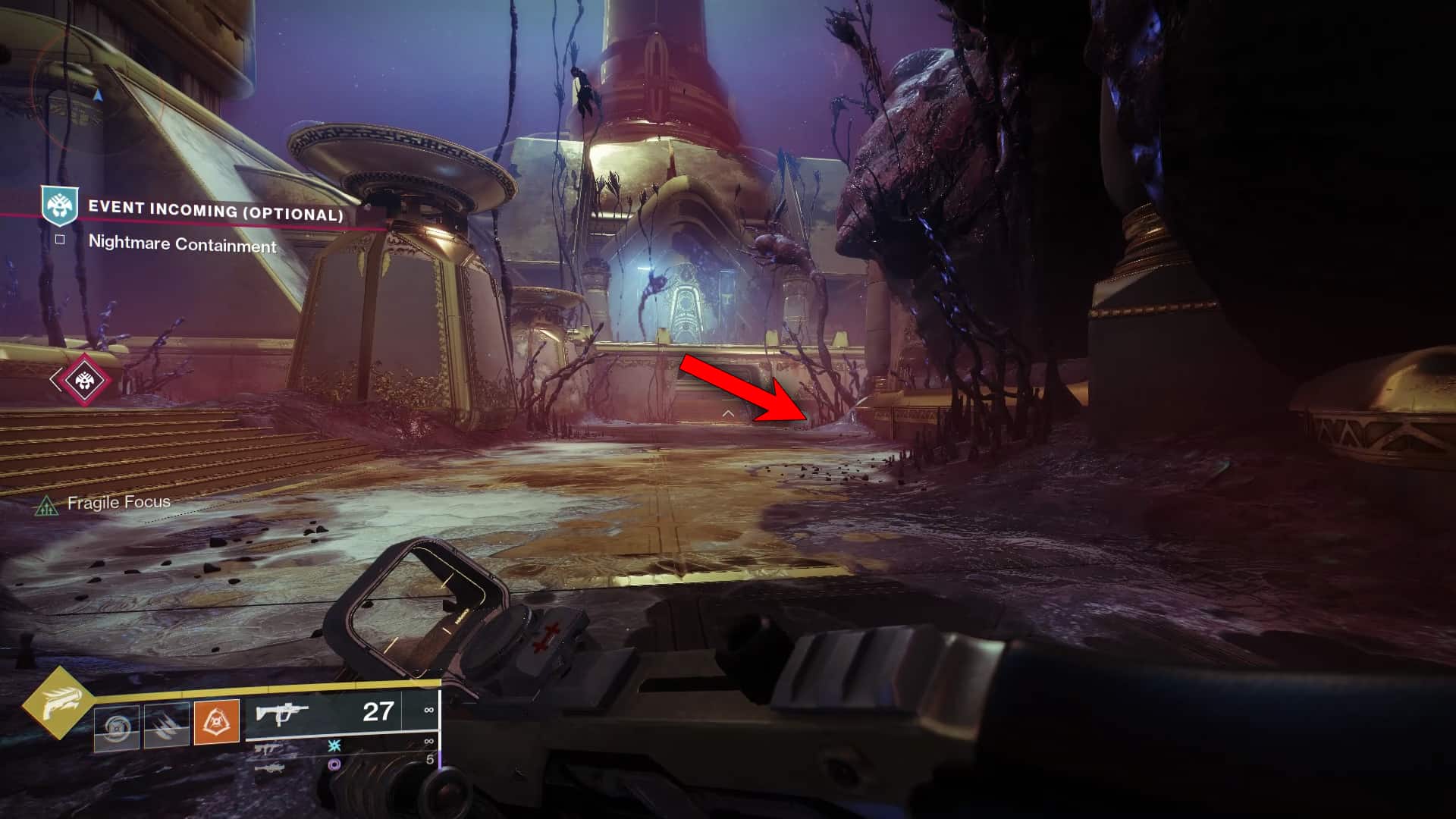Select the equipped SMG weapon slot
The width and height of the screenshot is (1456, 819).
click(x=282, y=713)
